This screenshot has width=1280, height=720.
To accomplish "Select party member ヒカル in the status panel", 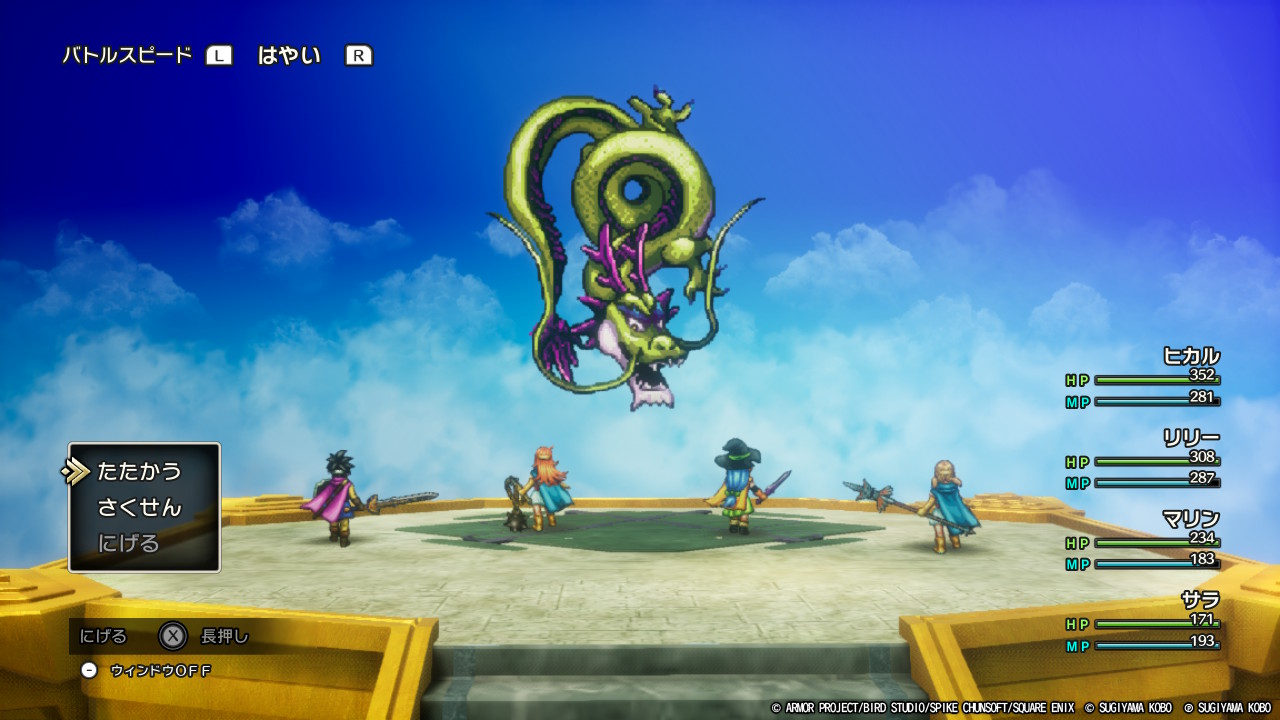I will pyautogui.click(x=1190, y=356).
